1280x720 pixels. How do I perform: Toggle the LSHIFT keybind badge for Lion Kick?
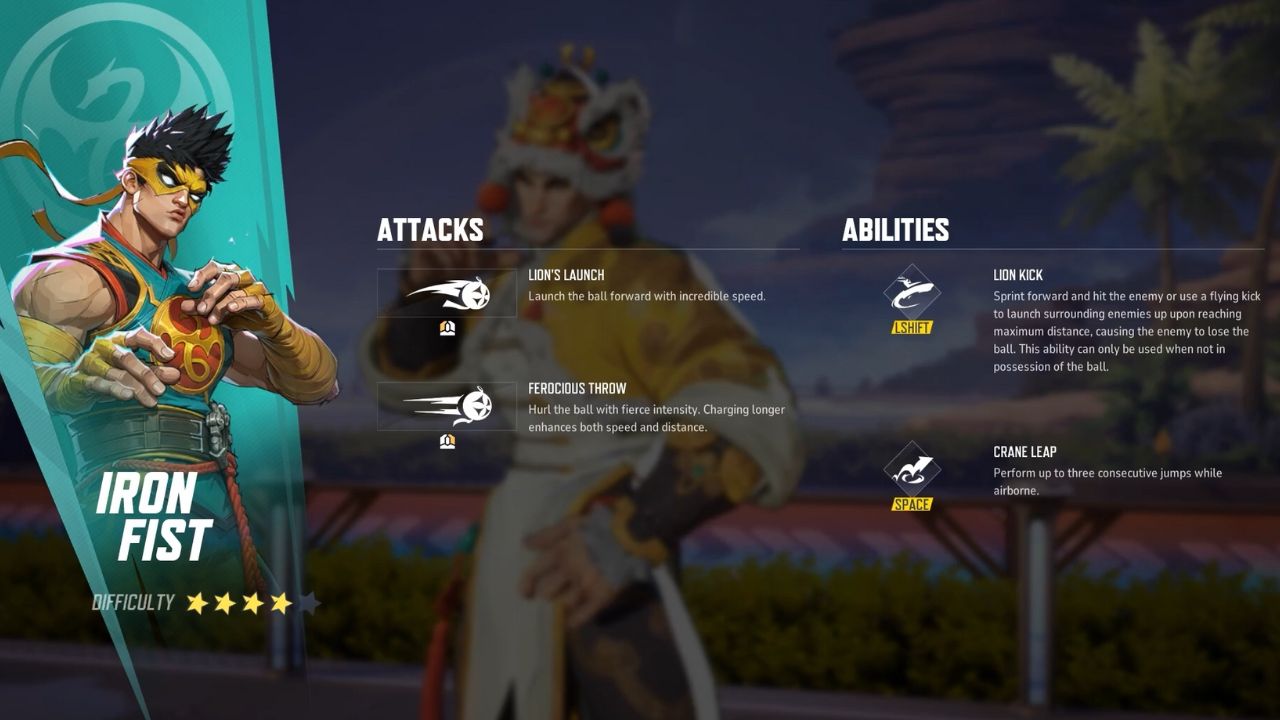[913, 325]
